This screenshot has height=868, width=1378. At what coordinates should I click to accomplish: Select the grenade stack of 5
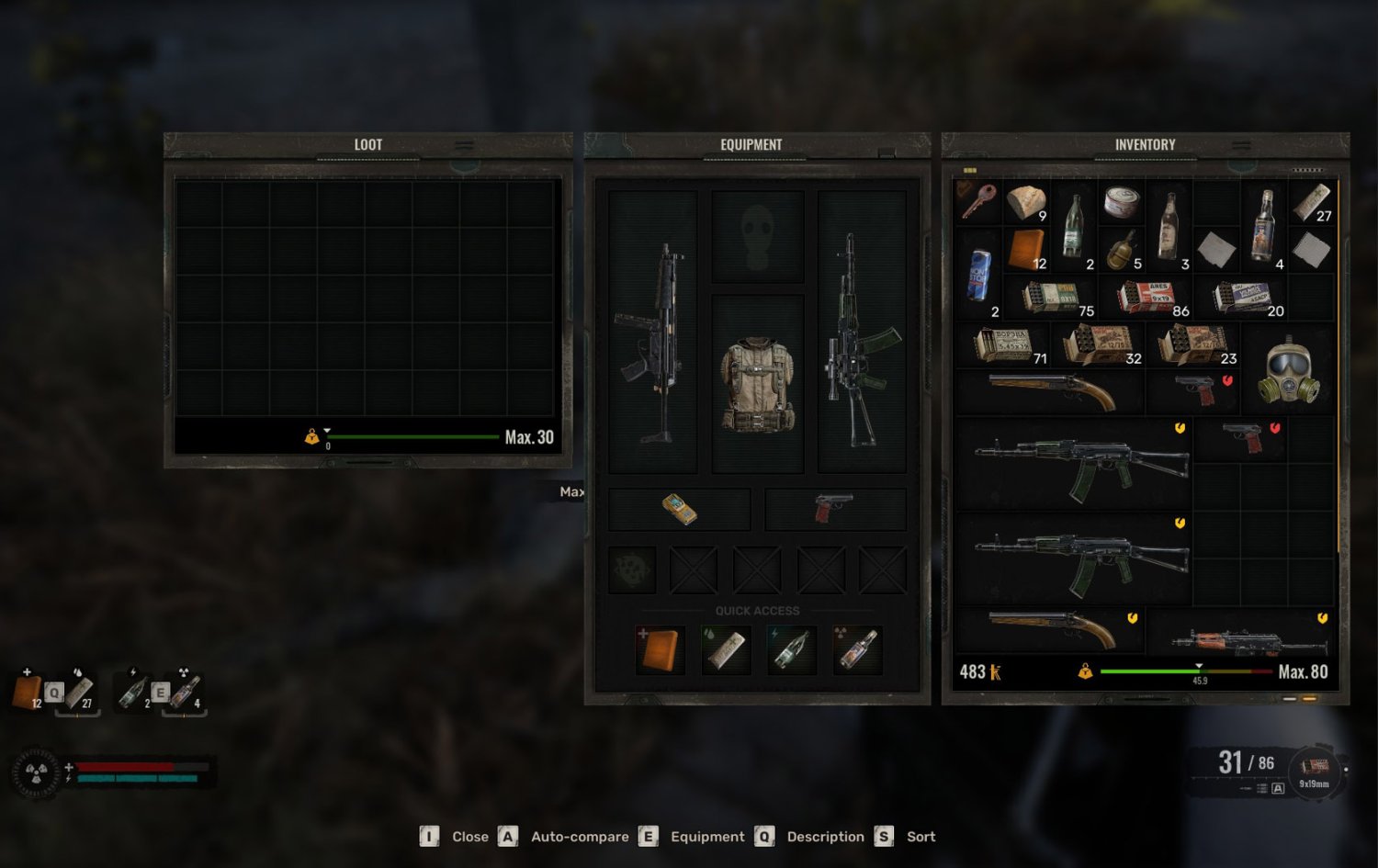(1121, 250)
